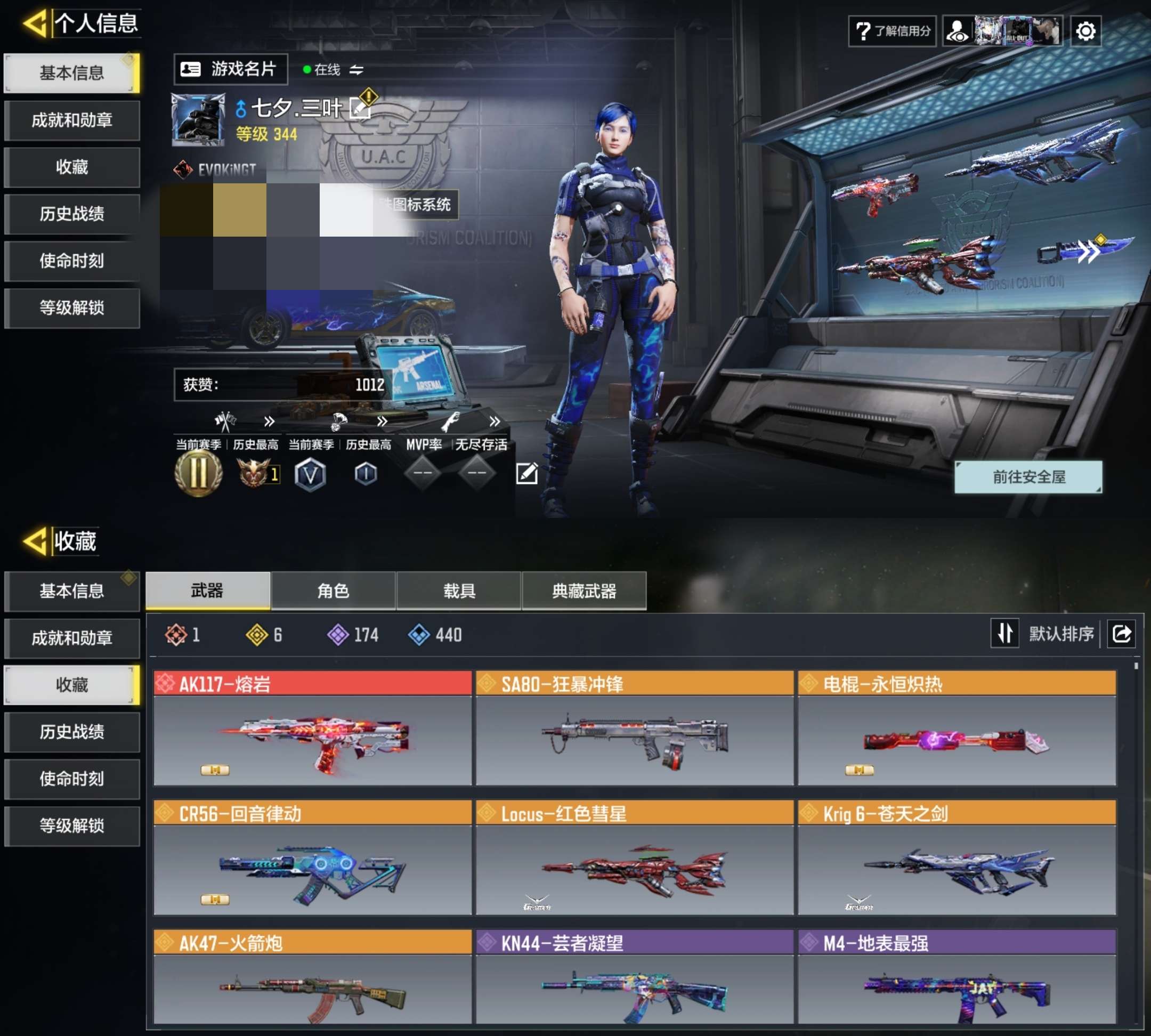Toggle the blue rarity weapon filter showing 440
This screenshot has height=1036, width=1151.
[x=419, y=636]
